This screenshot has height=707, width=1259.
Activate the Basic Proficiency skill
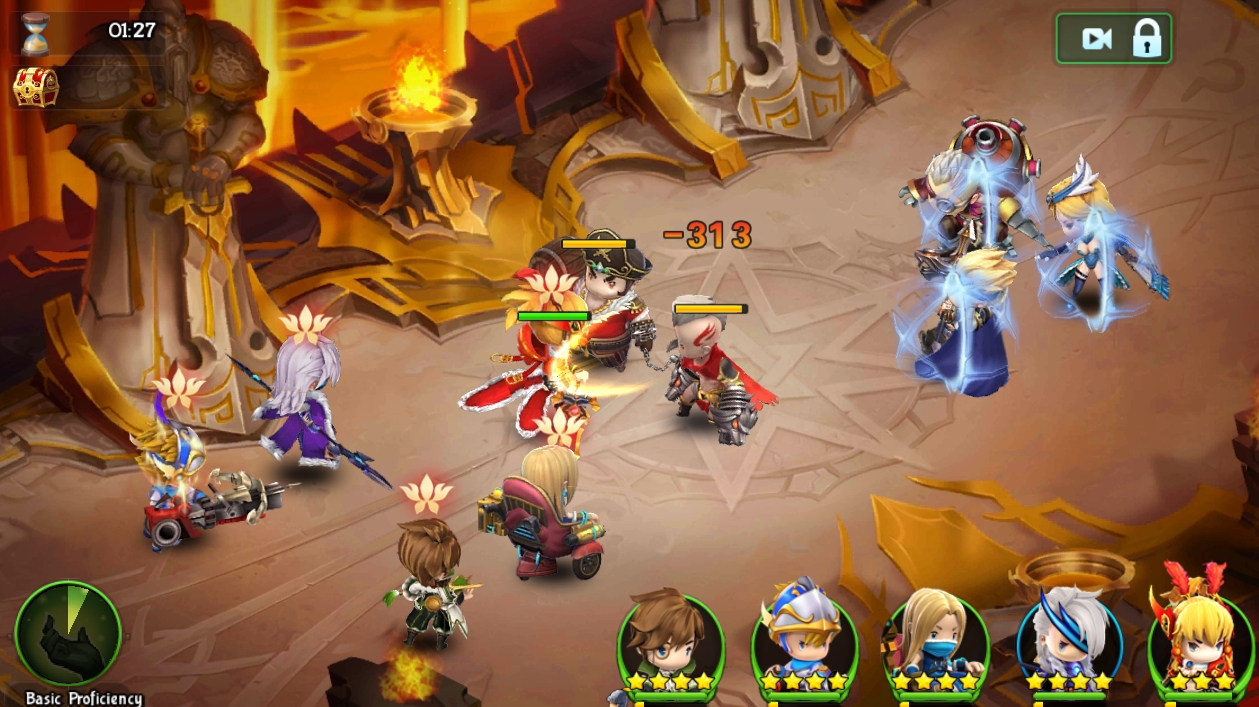pyautogui.click(x=68, y=634)
